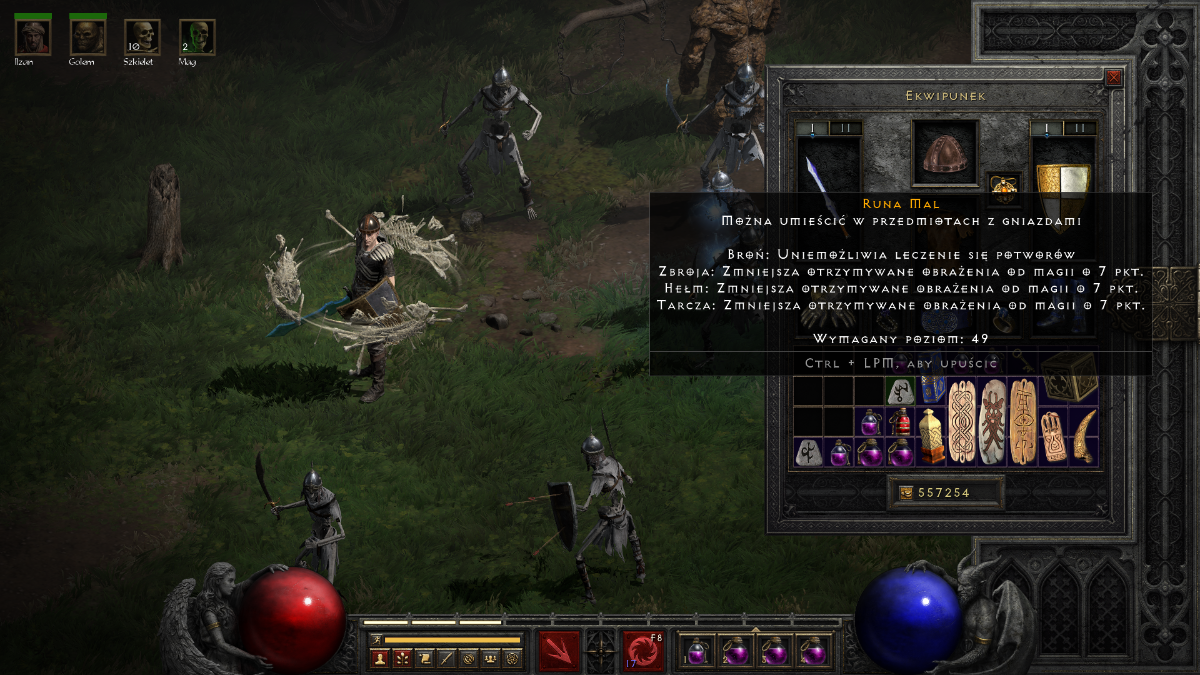Select the red healing potion in inventory
Image resolution: width=1200 pixels, height=675 pixels.
pos(903,419)
